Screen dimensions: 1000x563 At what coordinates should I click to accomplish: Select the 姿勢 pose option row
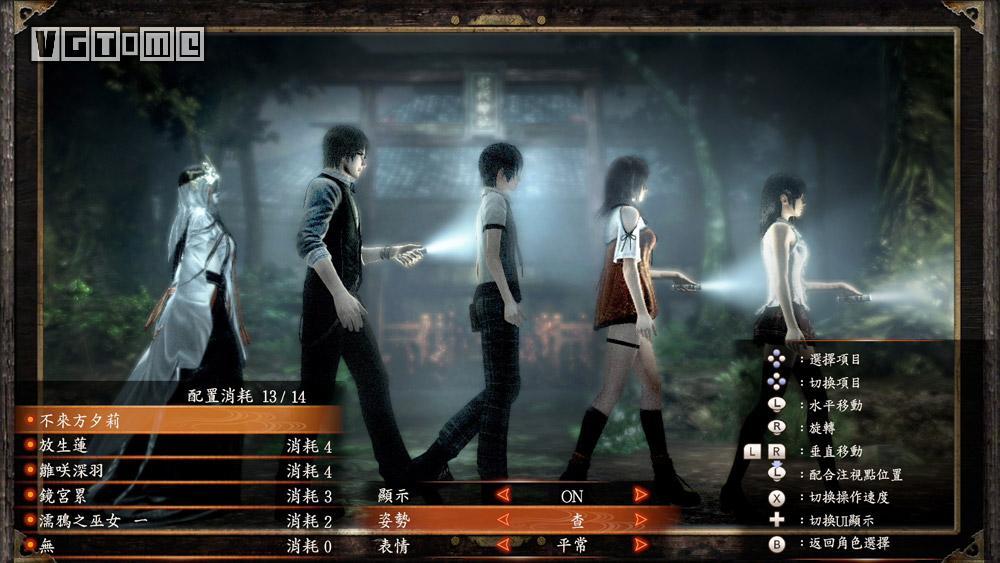point(396,520)
